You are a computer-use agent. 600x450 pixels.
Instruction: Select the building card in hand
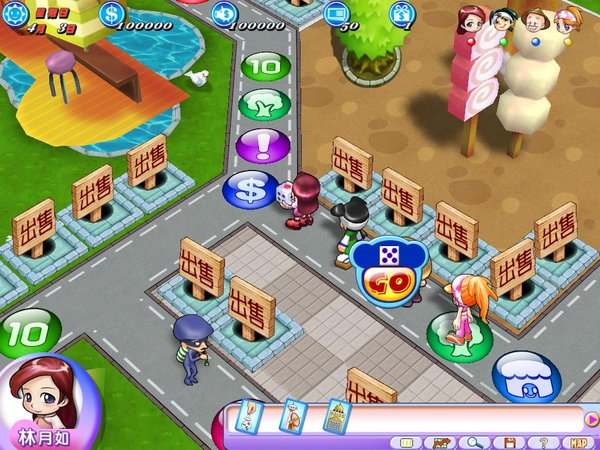[336, 415]
